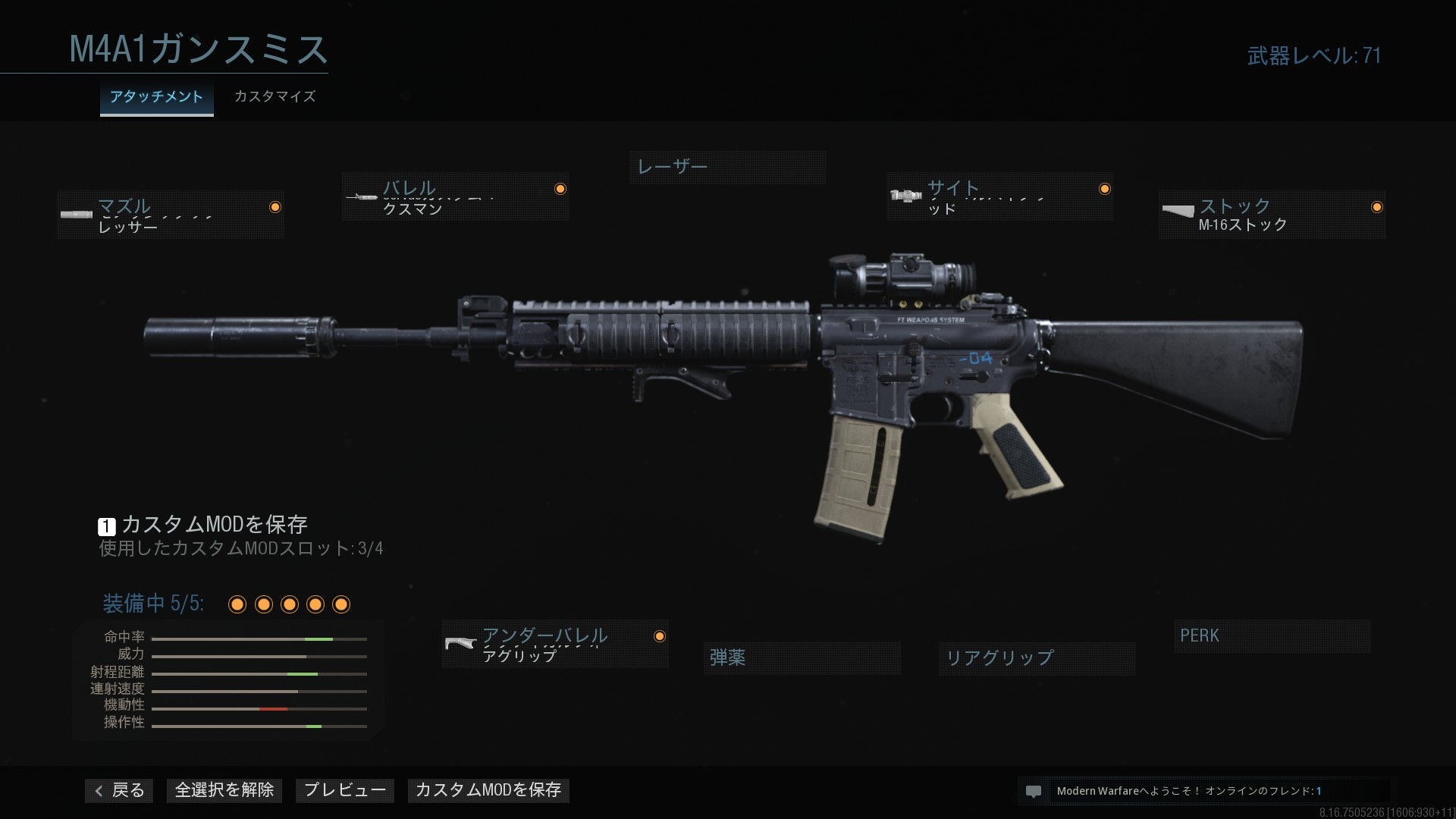Open the レーザー attachment slot

(x=727, y=167)
